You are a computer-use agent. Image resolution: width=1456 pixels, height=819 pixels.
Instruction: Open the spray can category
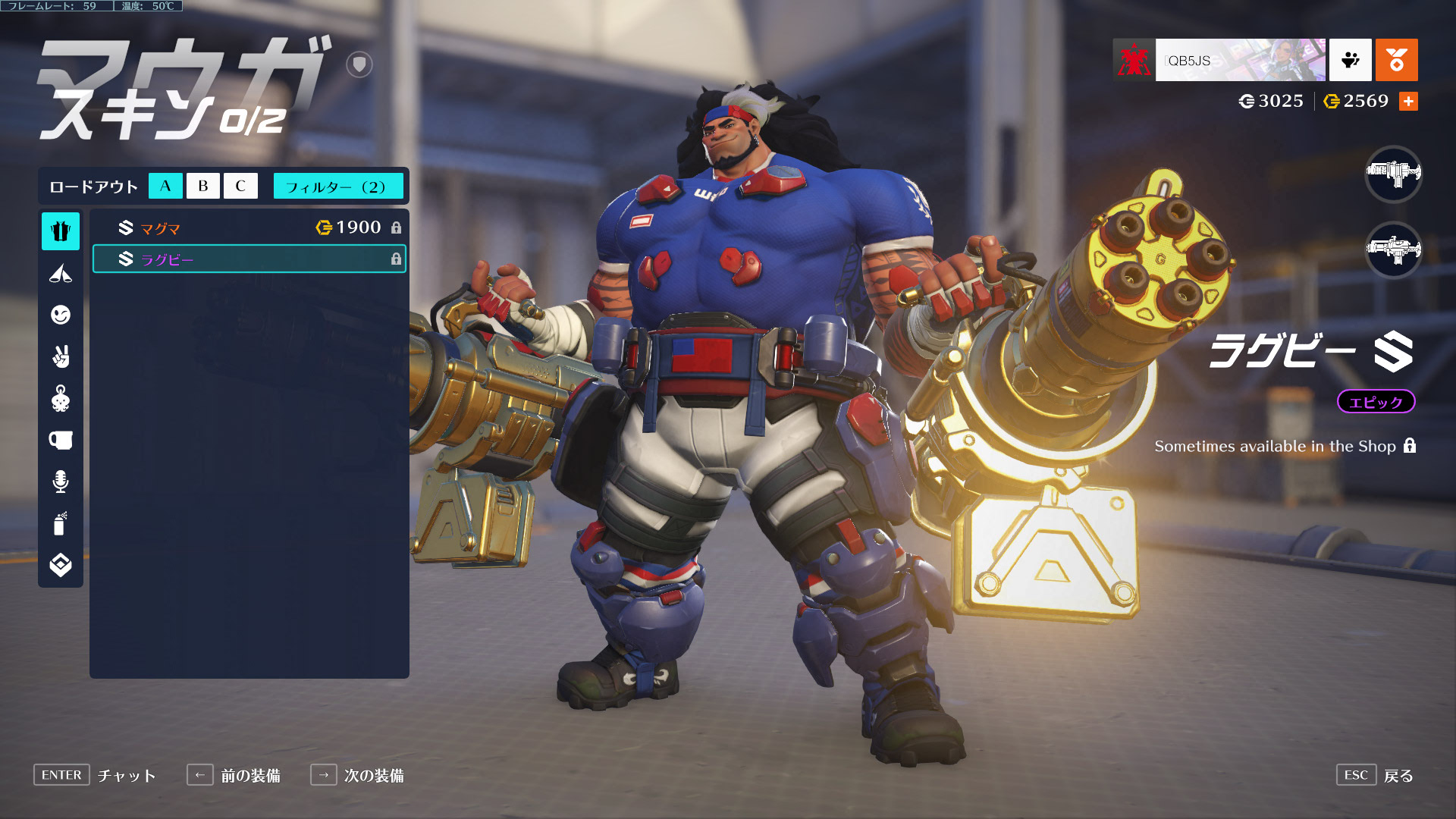[61, 523]
